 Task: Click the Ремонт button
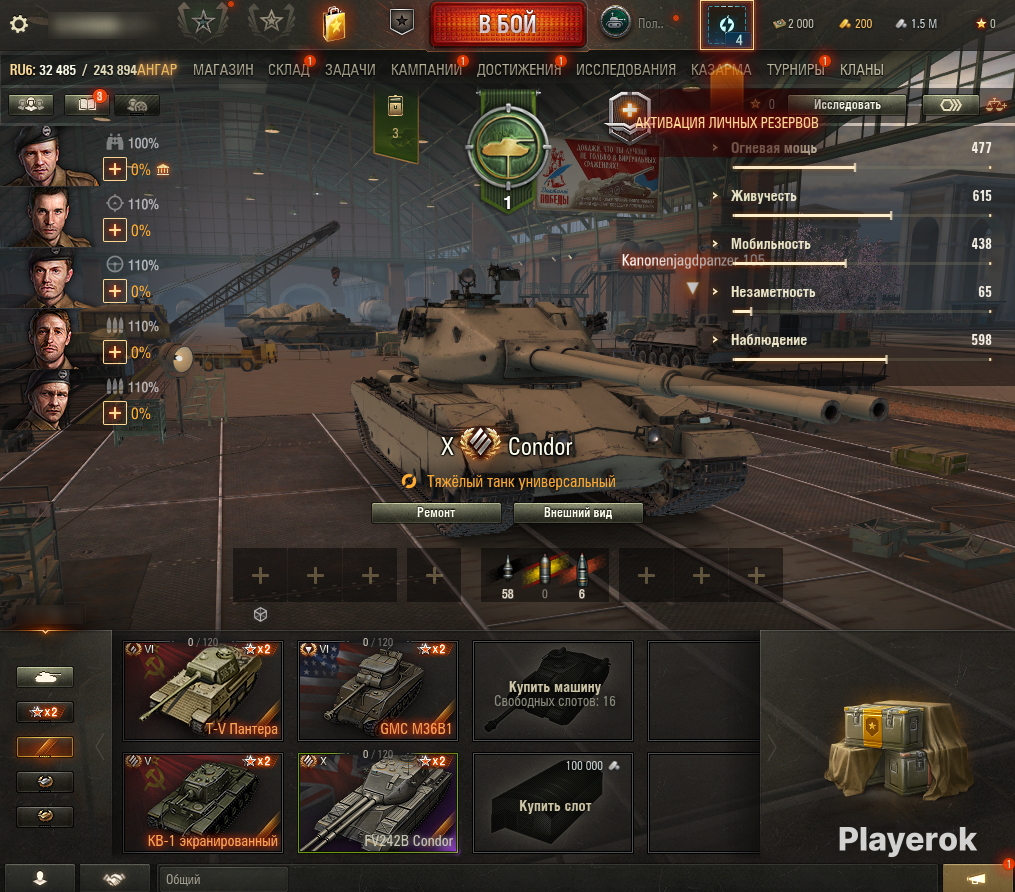[436, 513]
